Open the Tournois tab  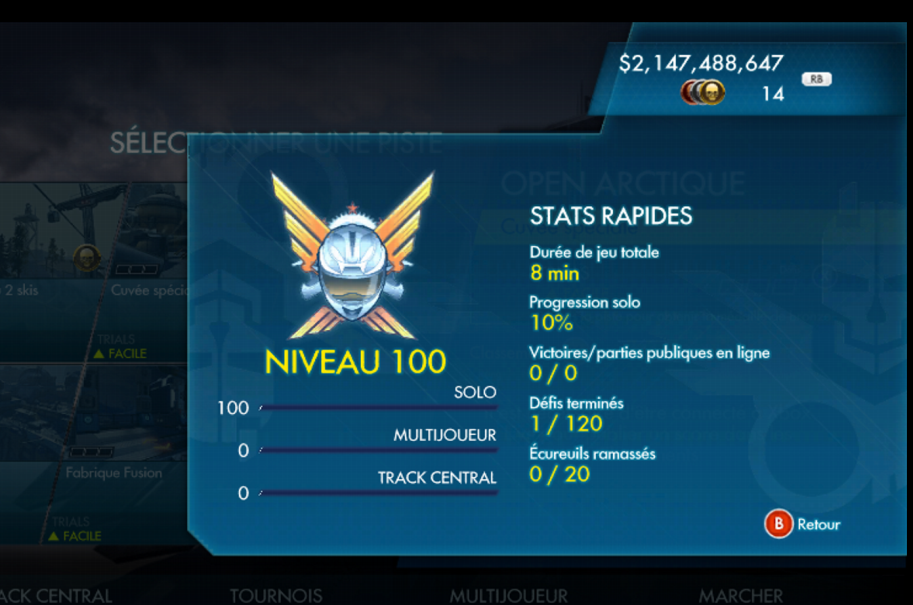276,595
